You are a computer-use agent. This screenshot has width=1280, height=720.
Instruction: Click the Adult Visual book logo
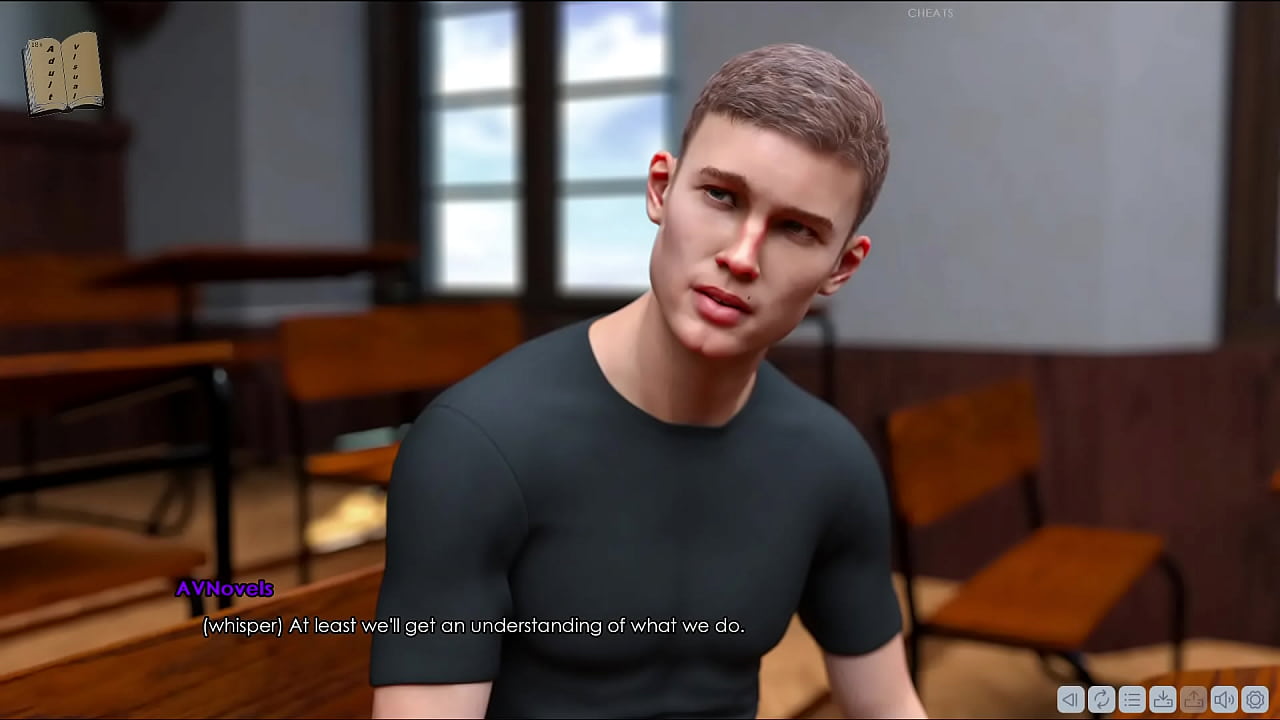coord(63,73)
